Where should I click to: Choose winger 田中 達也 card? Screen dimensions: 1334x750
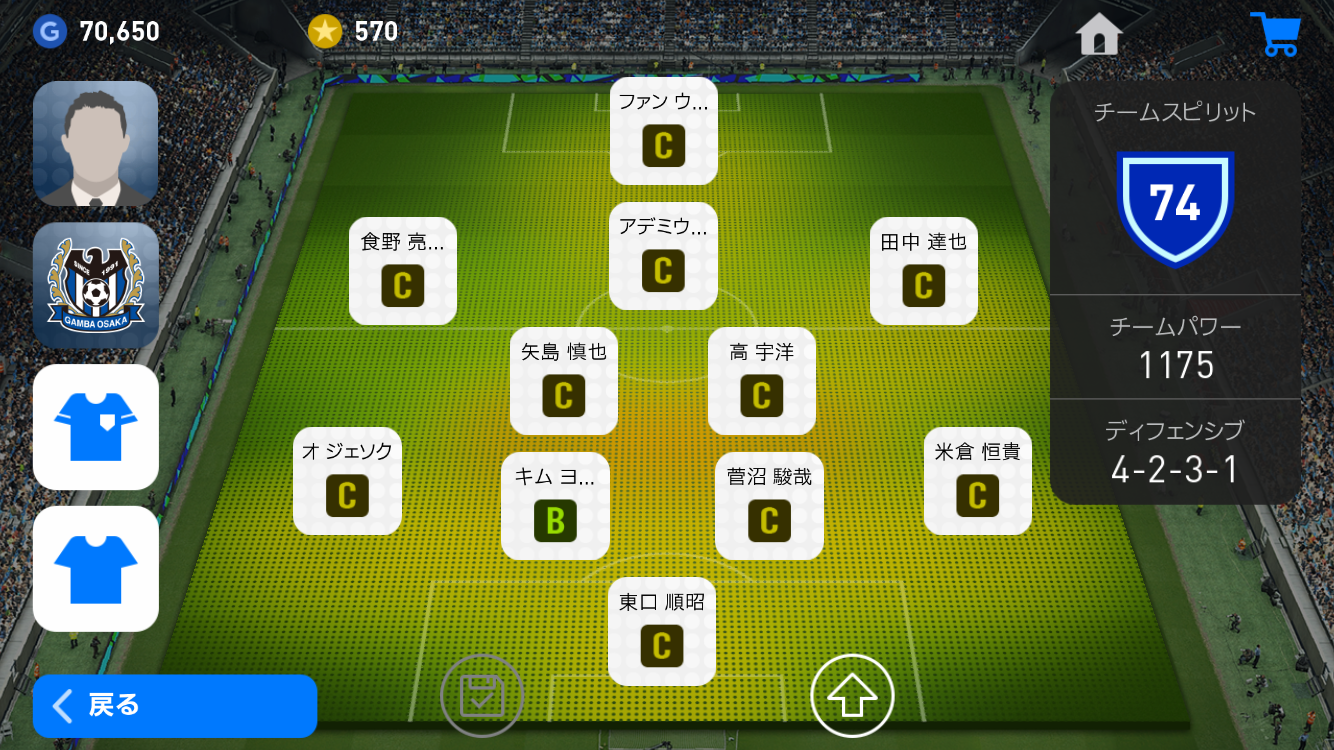pos(923,271)
